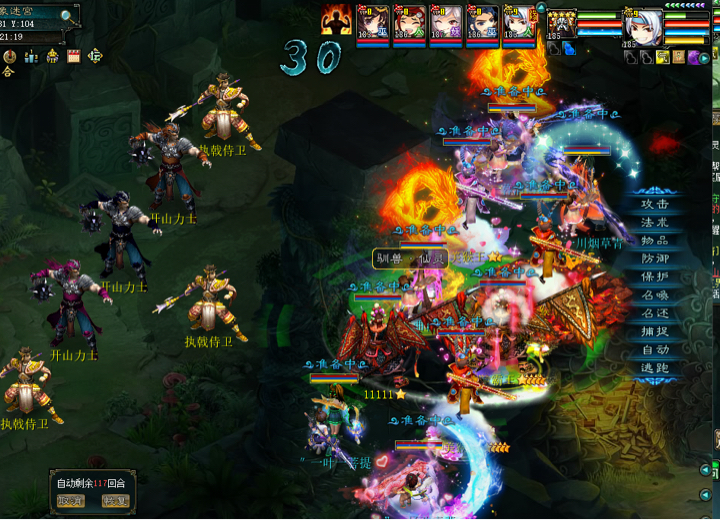Choose 攻击 (Attack) in the battle menu

(x=655, y=203)
